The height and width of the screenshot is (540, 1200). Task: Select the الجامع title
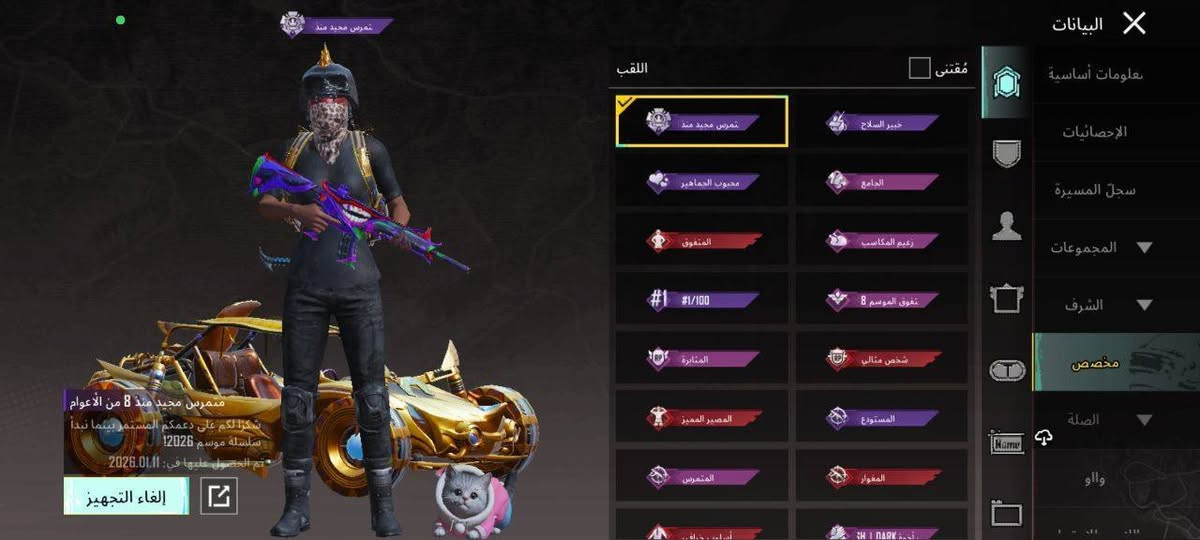click(x=882, y=182)
